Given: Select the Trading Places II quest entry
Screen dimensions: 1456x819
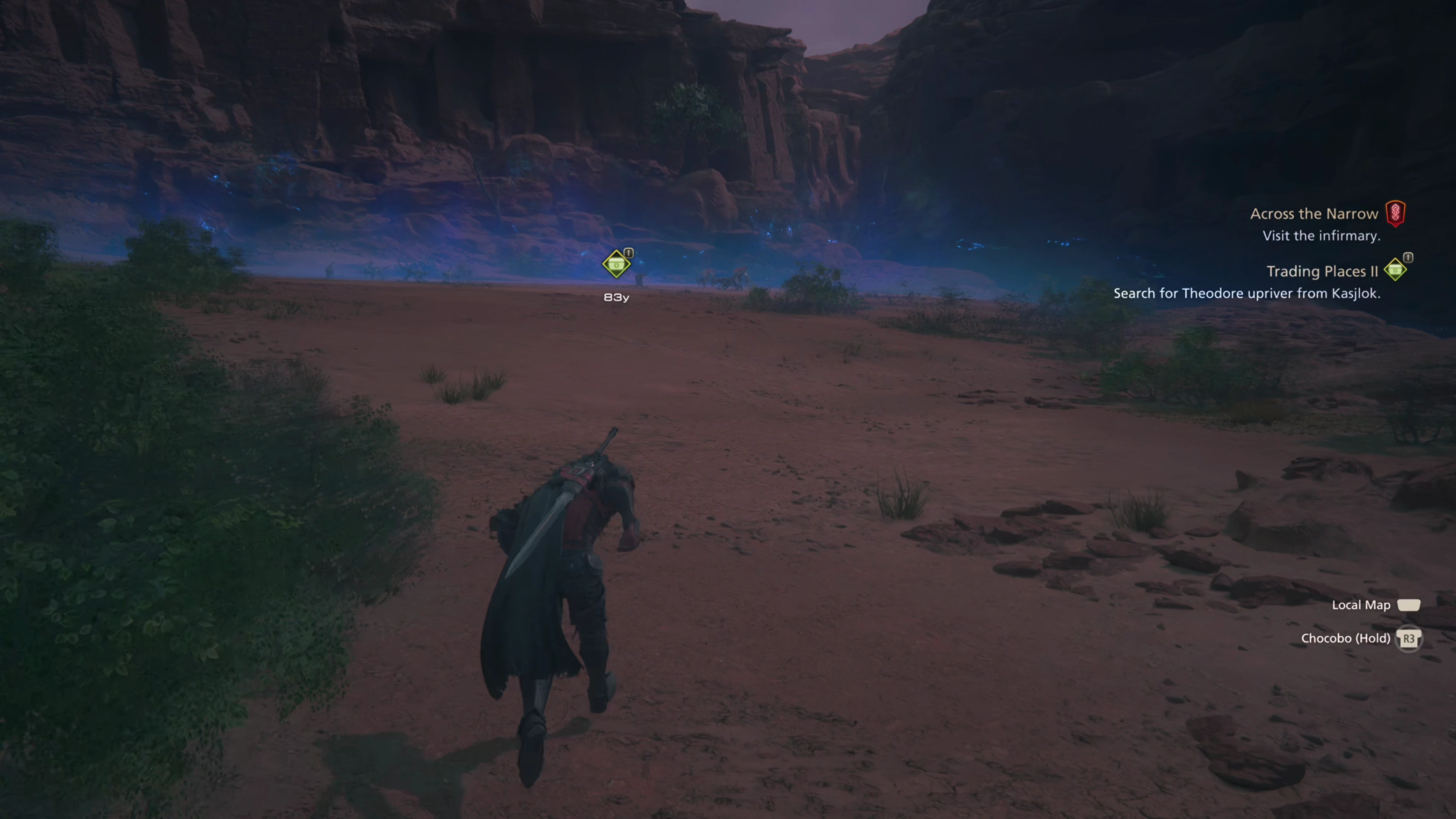Looking at the screenshot, I should 1321,271.
